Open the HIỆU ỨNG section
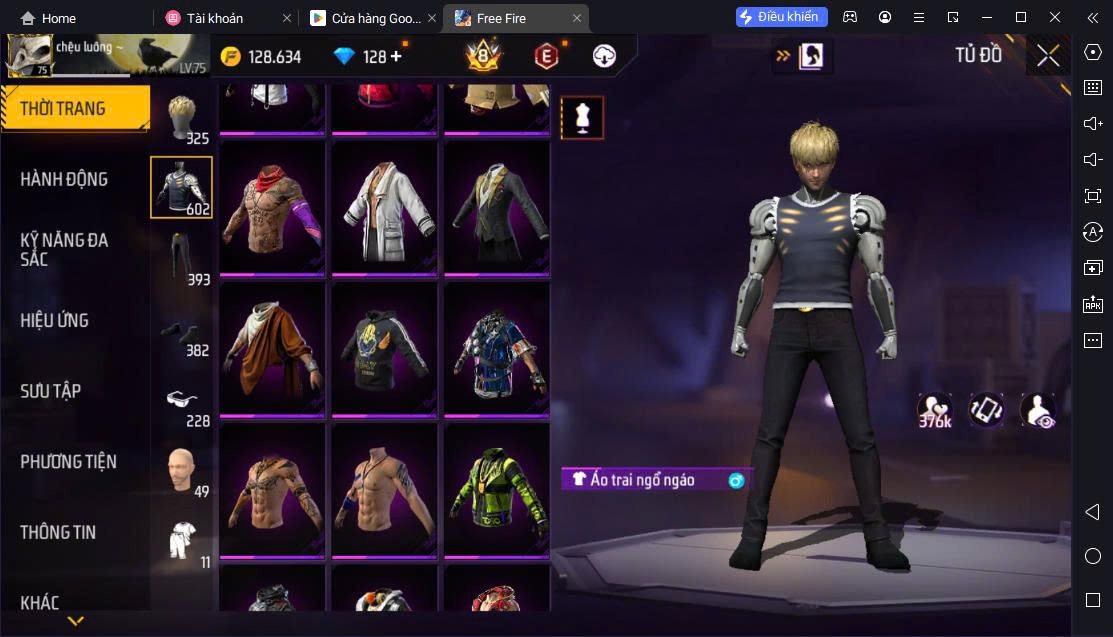The image size is (1113, 637). click(55, 320)
